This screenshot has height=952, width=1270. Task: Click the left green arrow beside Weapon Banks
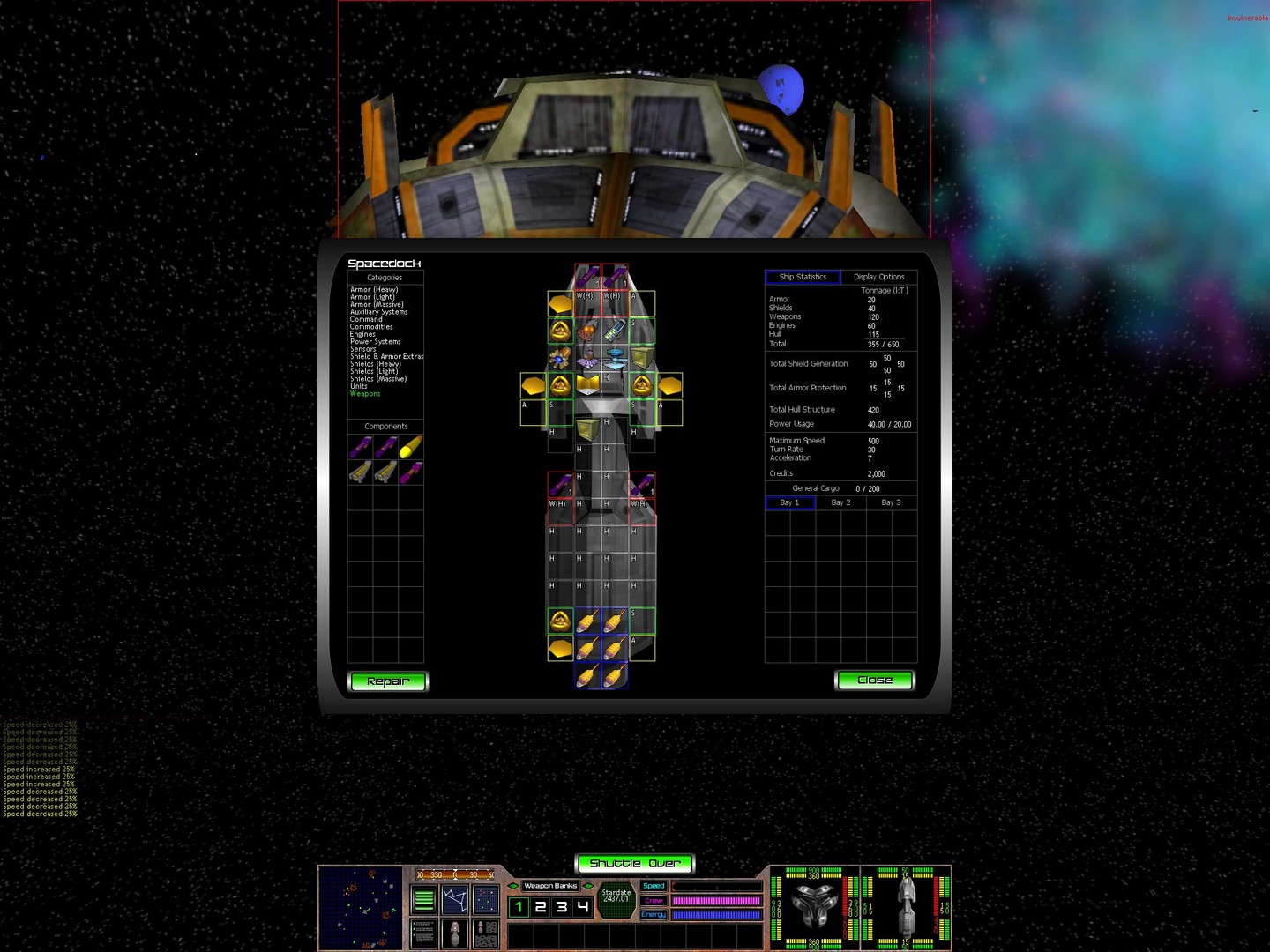(x=513, y=886)
